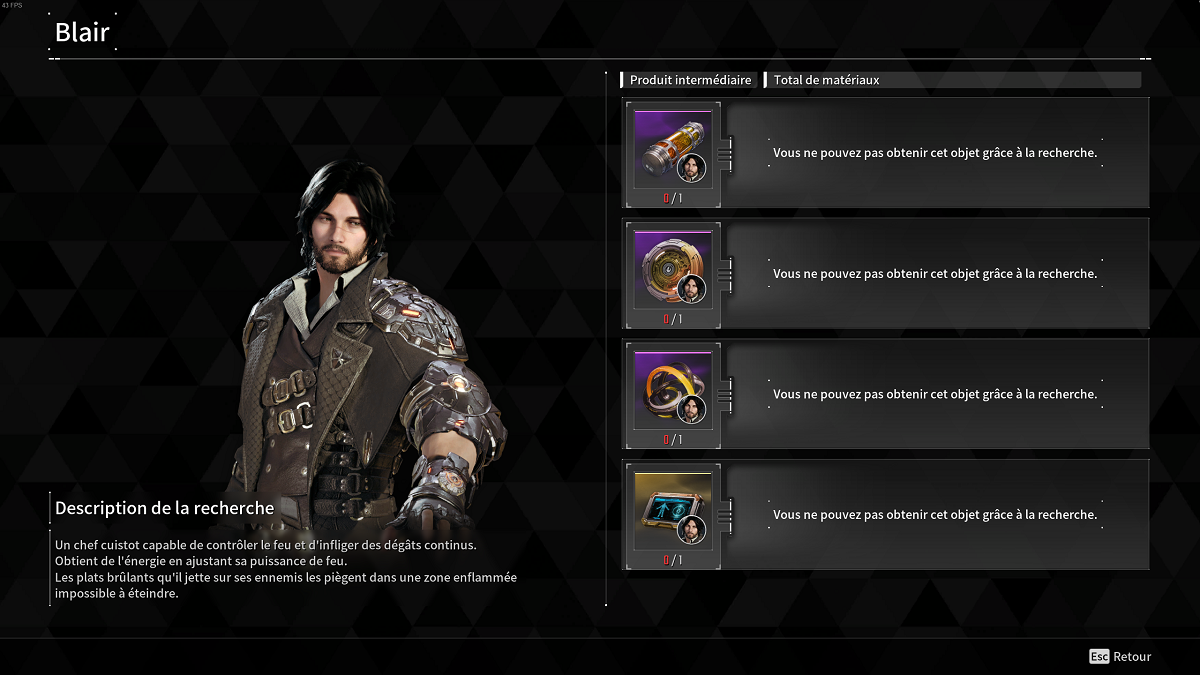Go back with the Retour button
The image size is (1200, 675).
click(1121, 657)
